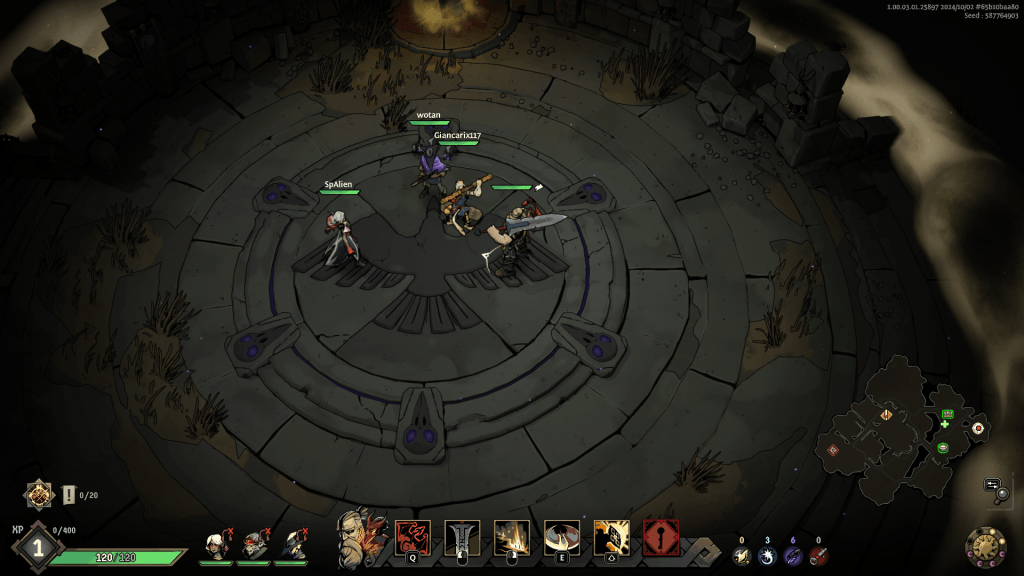Trigger the golden dash ability icon
The image size is (1024, 576).
coord(611,537)
